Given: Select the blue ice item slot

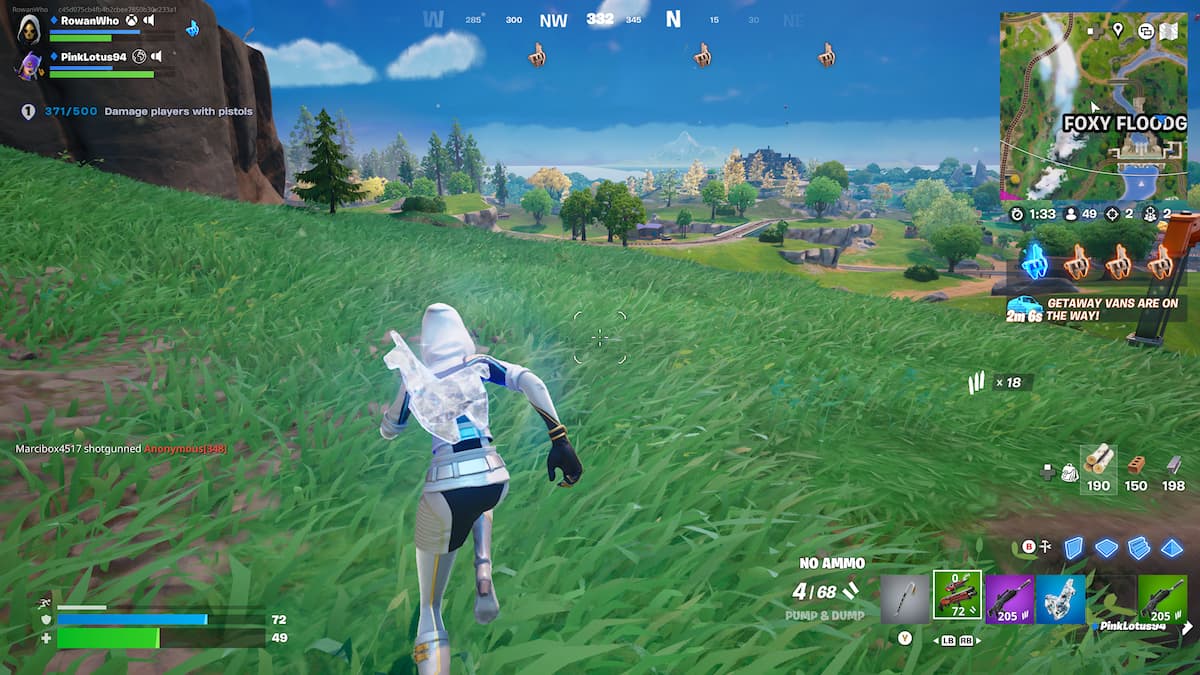Looking at the screenshot, I should (1061, 599).
